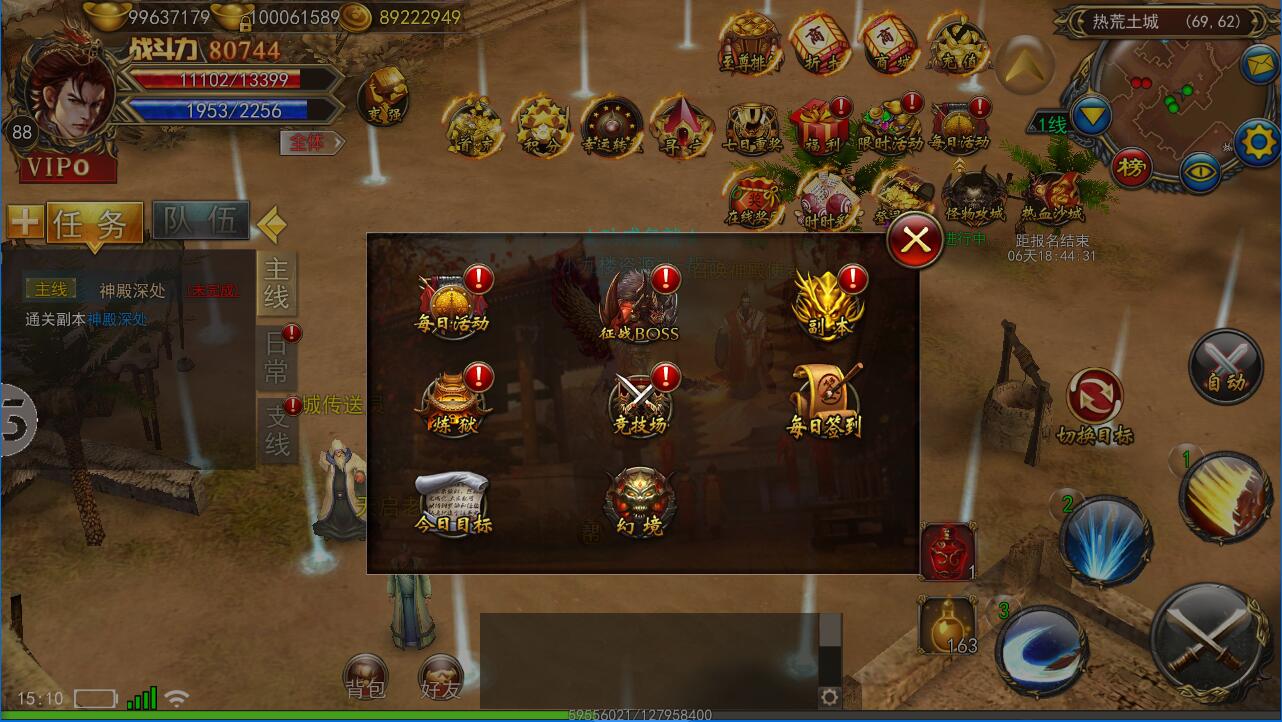Close the activity popup panel
Image resolution: width=1282 pixels, height=722 pixels.
(x=915, y=239)
